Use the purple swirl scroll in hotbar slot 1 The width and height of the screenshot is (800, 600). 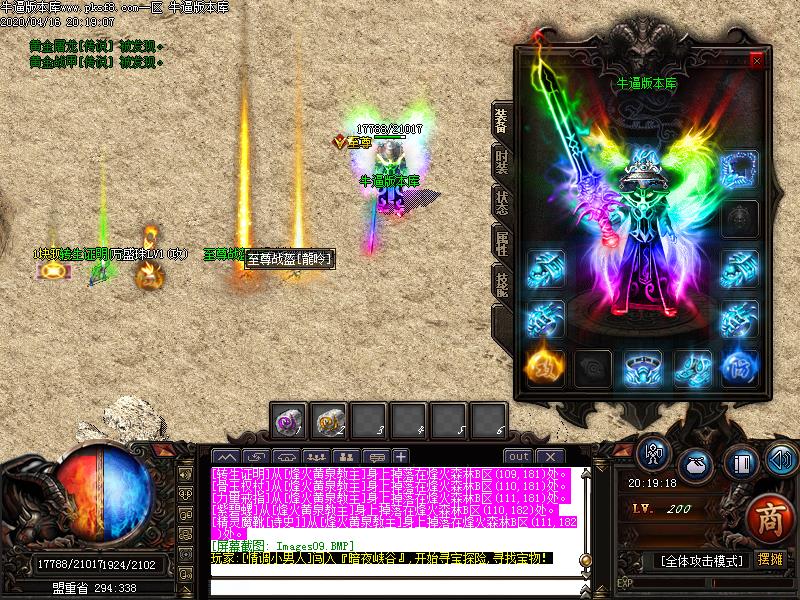click(x=290, y=421)
